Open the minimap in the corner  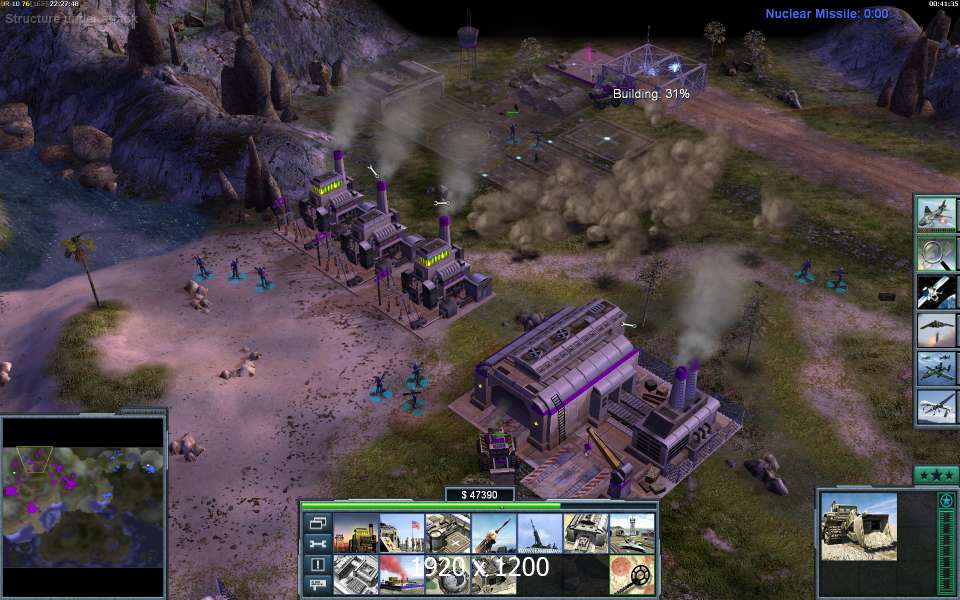(x=83, y=506)
